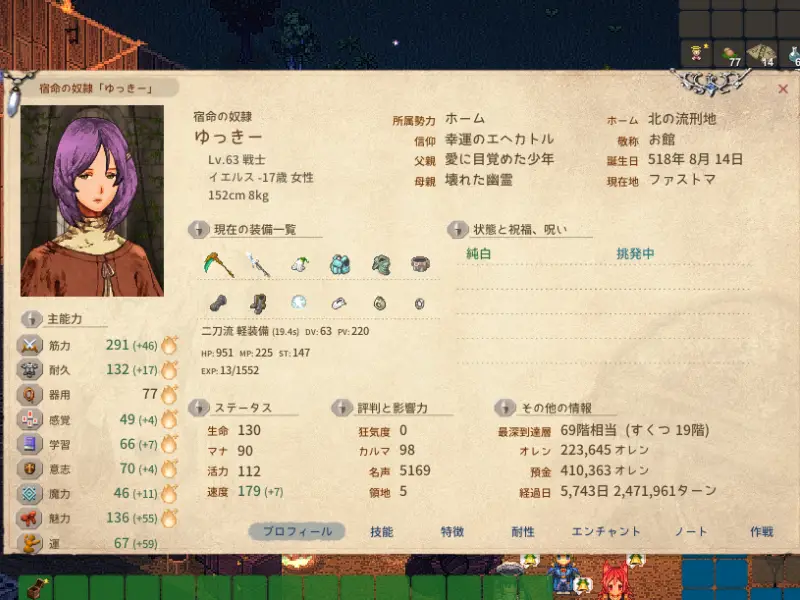Select the white spear equipment icon

(x=258, y=265)
